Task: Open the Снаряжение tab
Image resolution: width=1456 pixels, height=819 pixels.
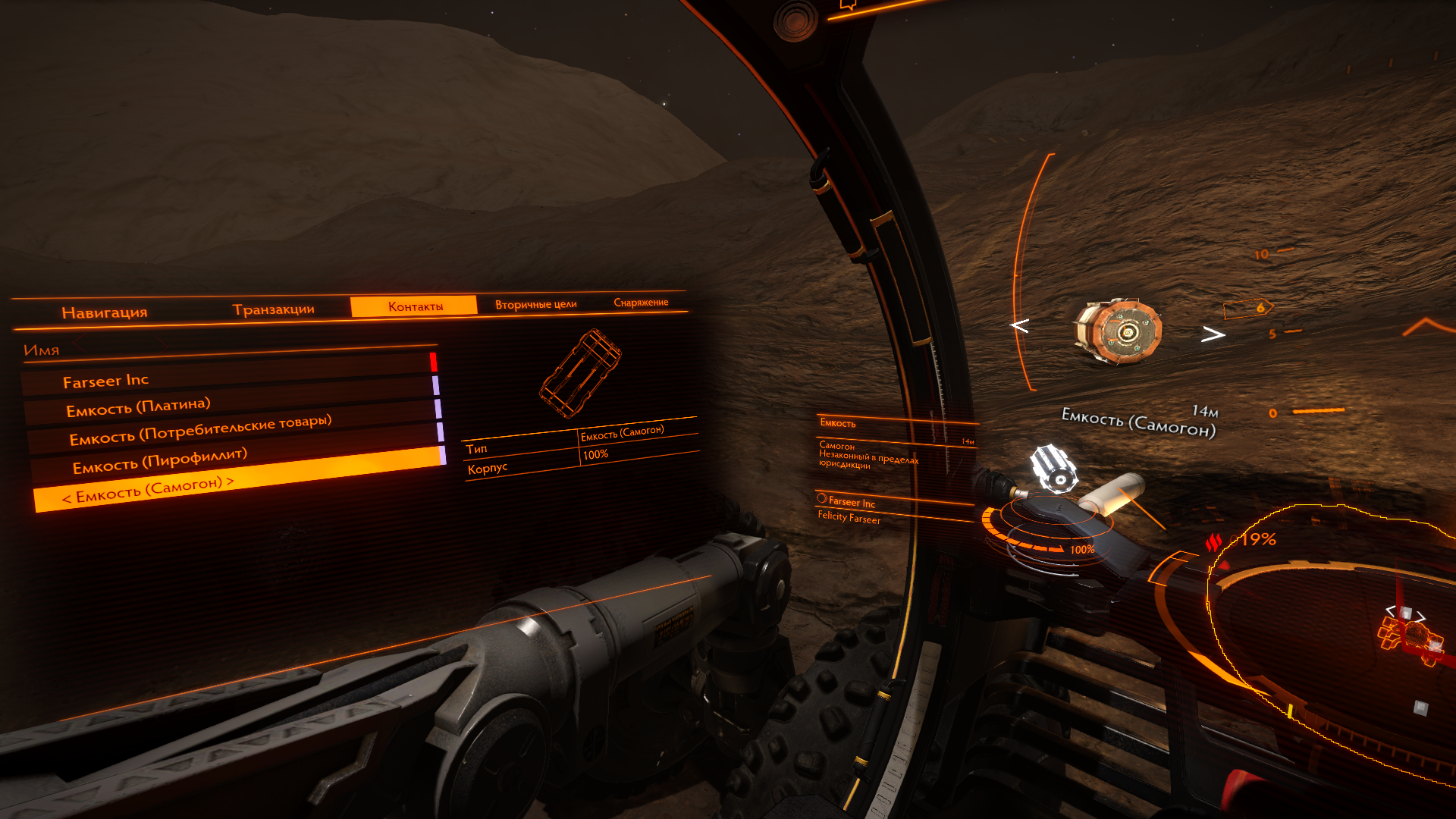Action: click(x=641, y=302)
